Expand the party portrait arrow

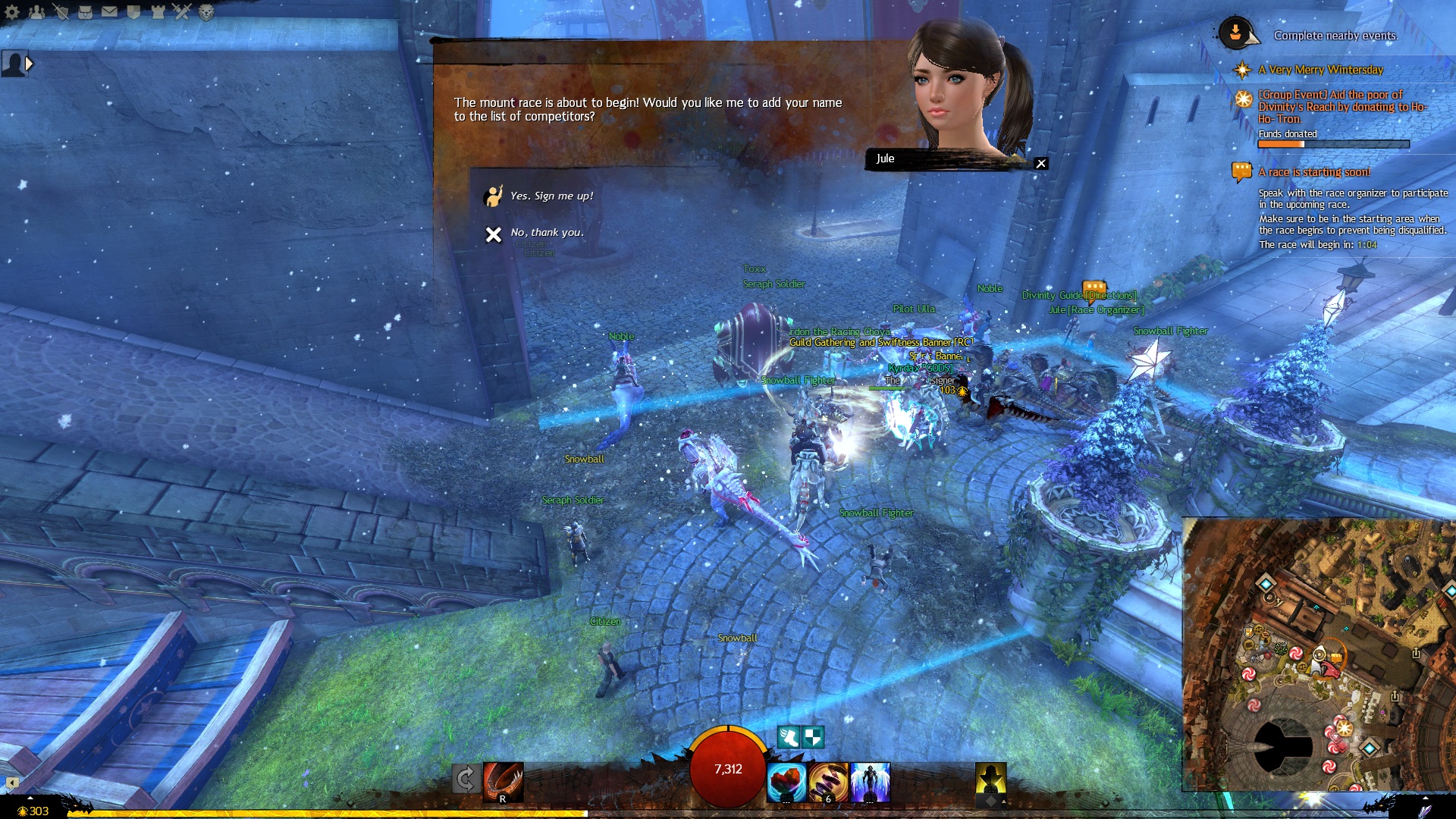click(30, 64)
